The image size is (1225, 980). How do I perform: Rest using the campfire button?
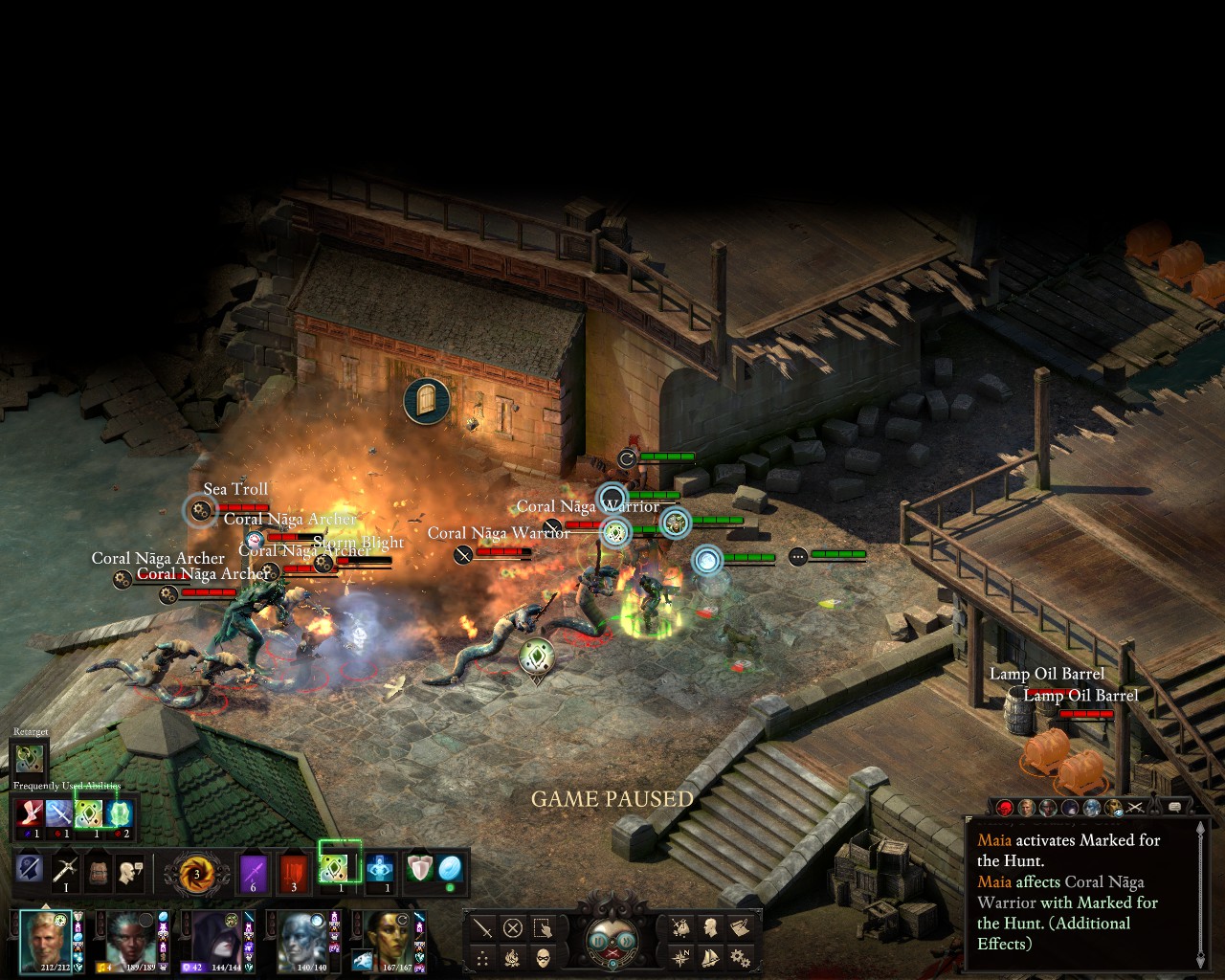(x=513, y=957)
